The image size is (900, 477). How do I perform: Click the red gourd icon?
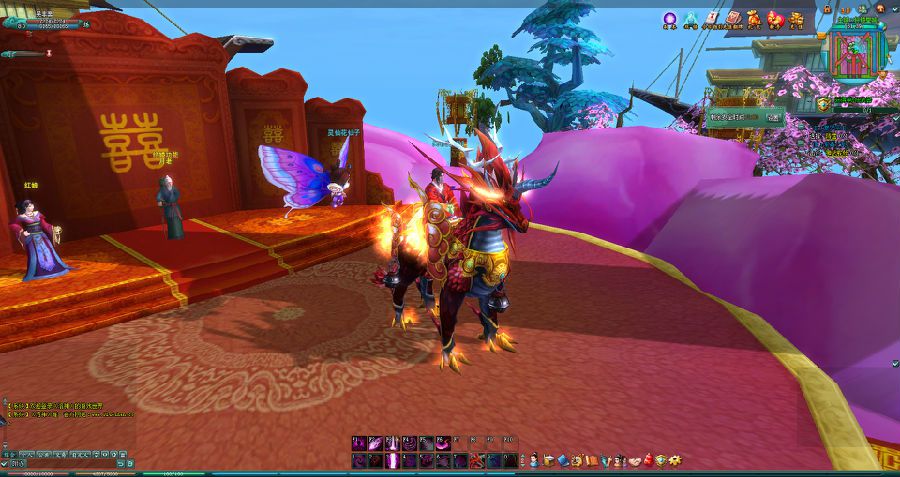[647, 460]
